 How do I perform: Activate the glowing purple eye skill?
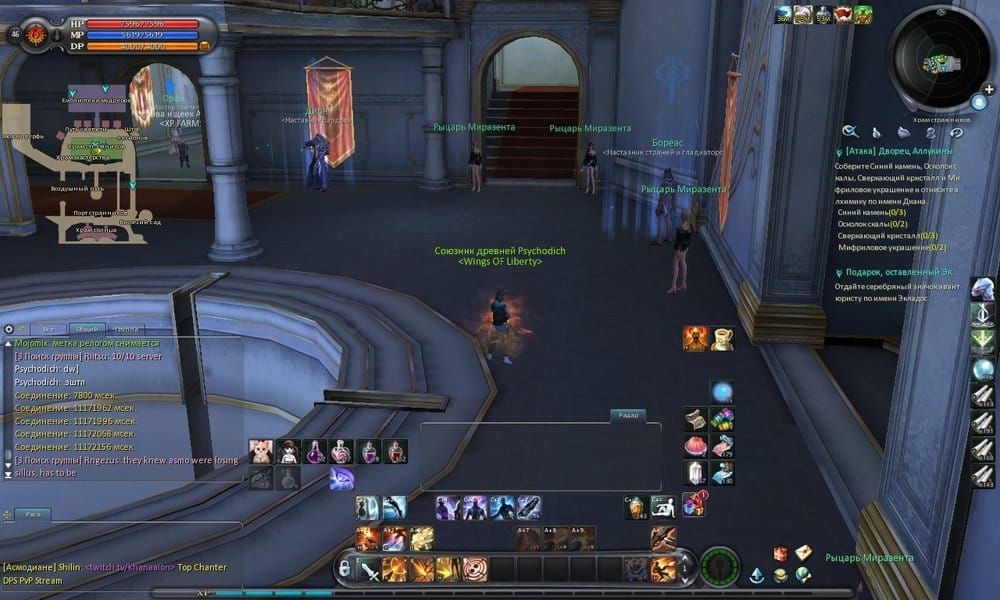(x=341, y=479)
